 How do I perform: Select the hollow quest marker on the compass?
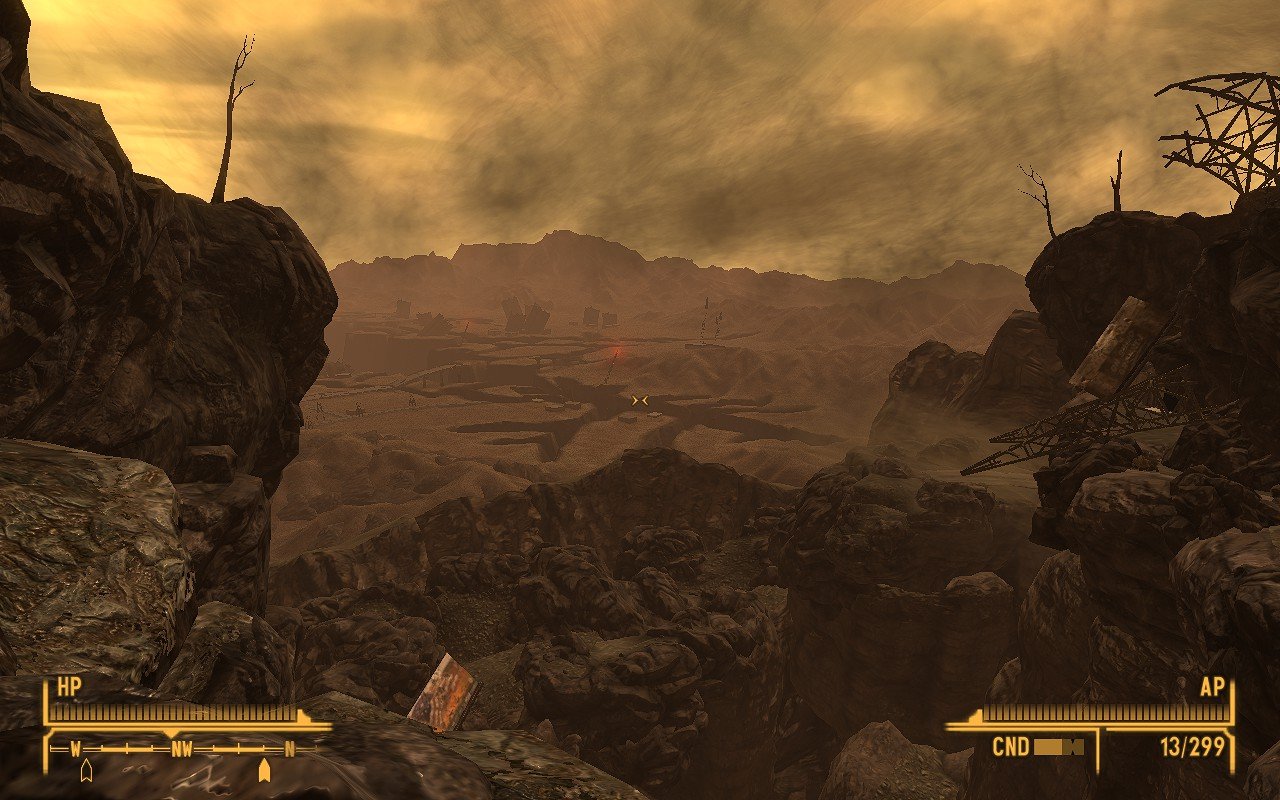[86, 770]
